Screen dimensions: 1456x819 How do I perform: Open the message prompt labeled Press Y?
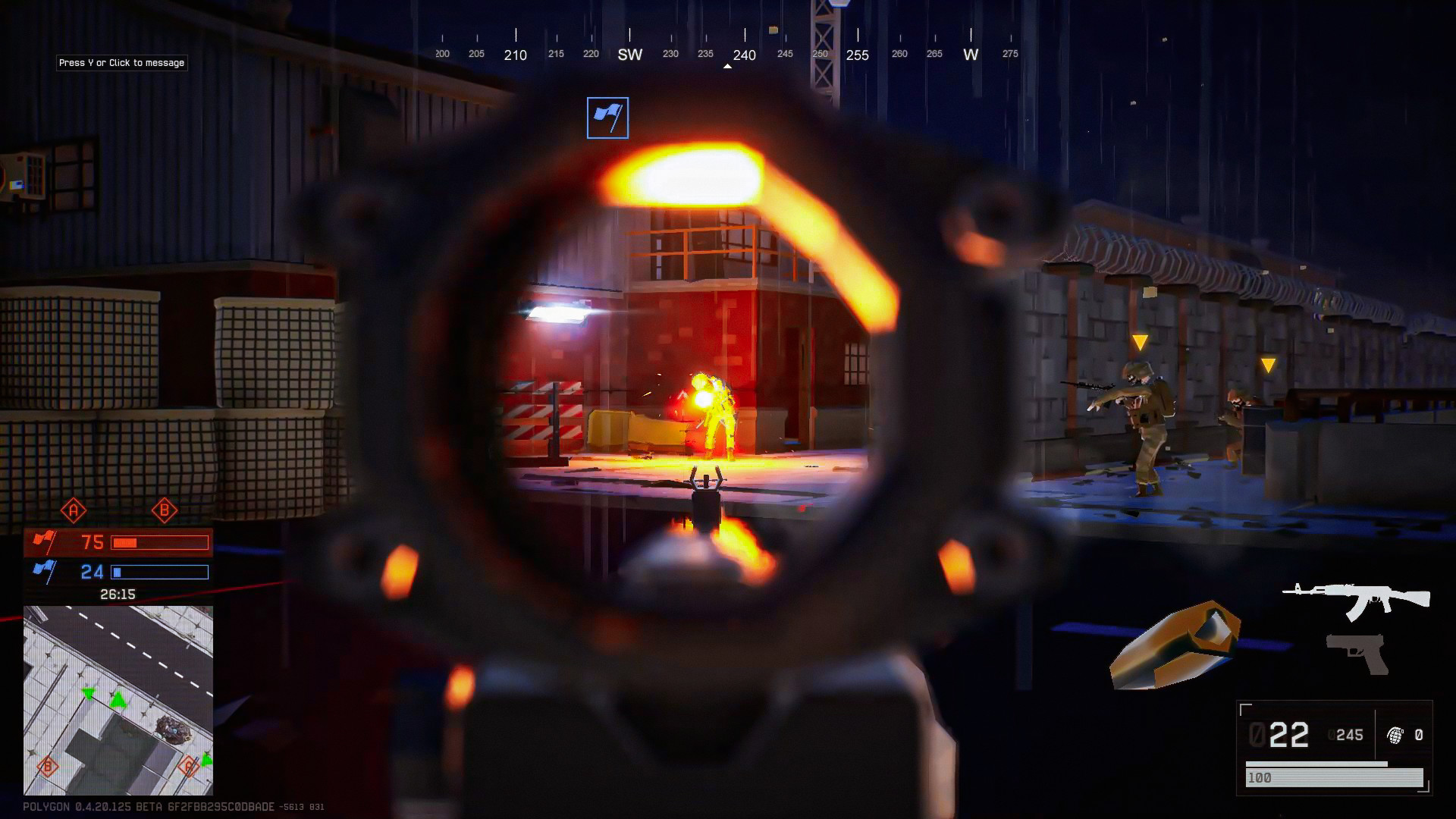point(121,63)
